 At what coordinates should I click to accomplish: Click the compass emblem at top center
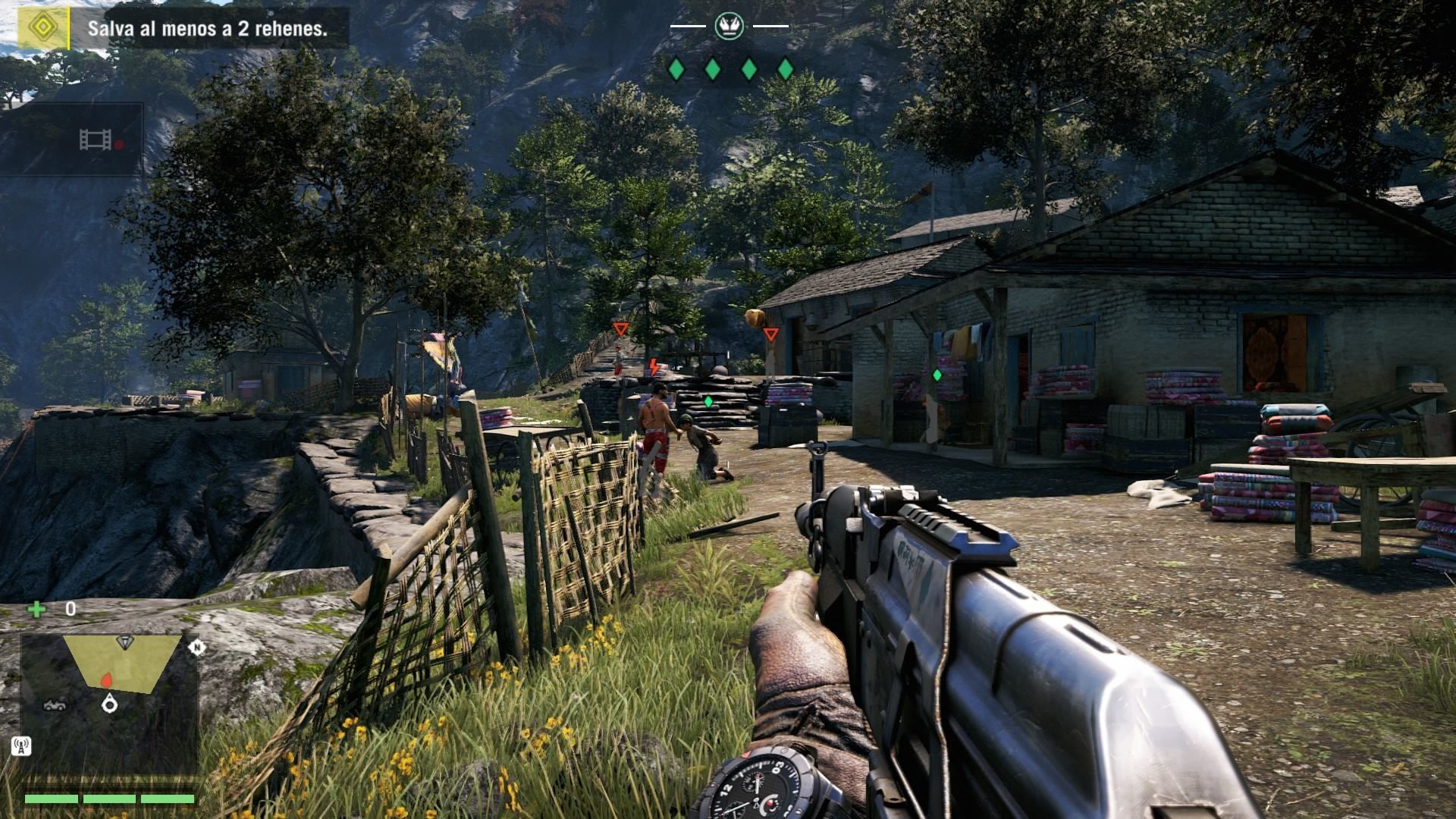coord(727,27)
